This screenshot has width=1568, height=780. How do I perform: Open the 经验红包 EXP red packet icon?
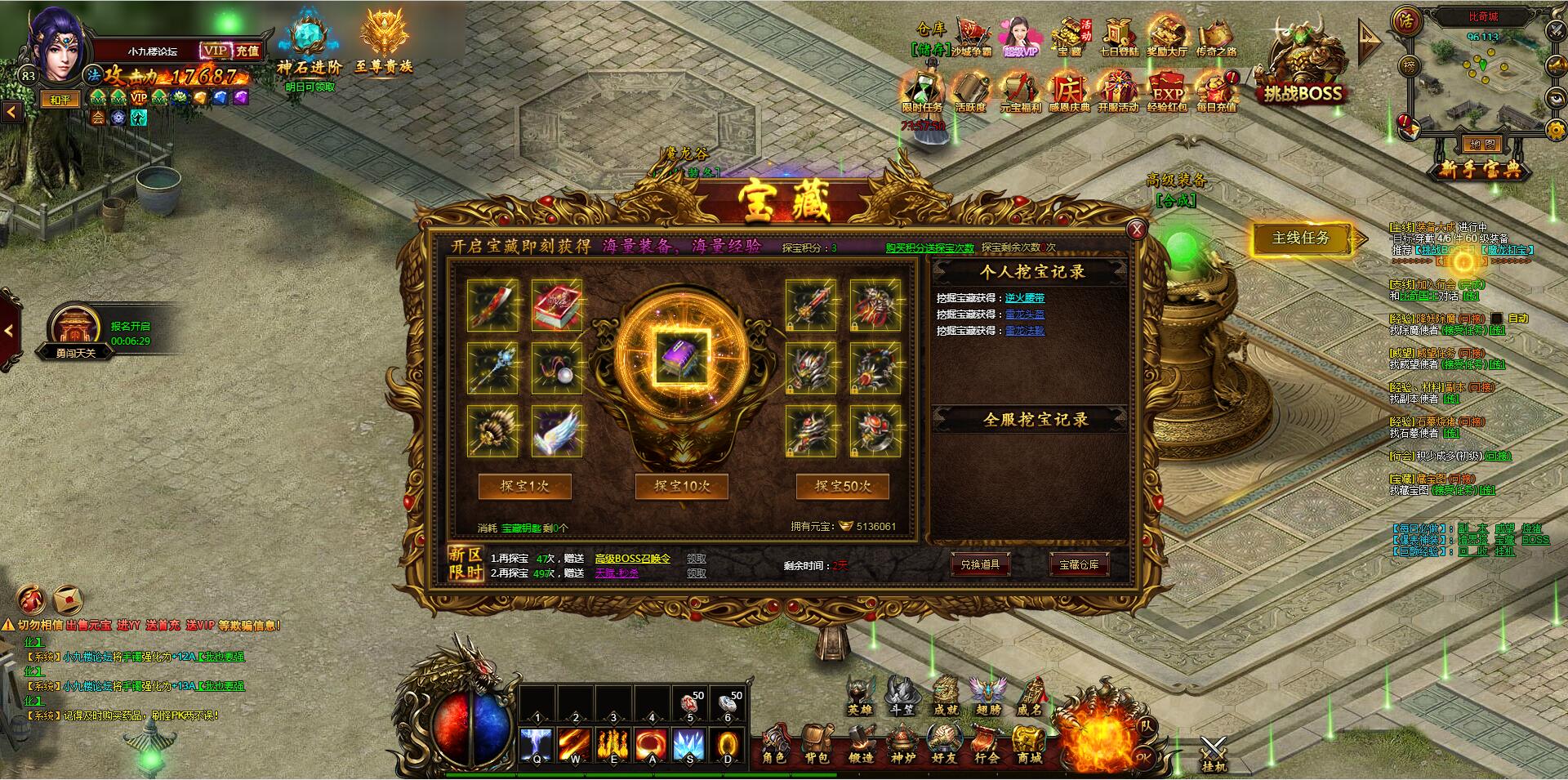point(1169,91)
